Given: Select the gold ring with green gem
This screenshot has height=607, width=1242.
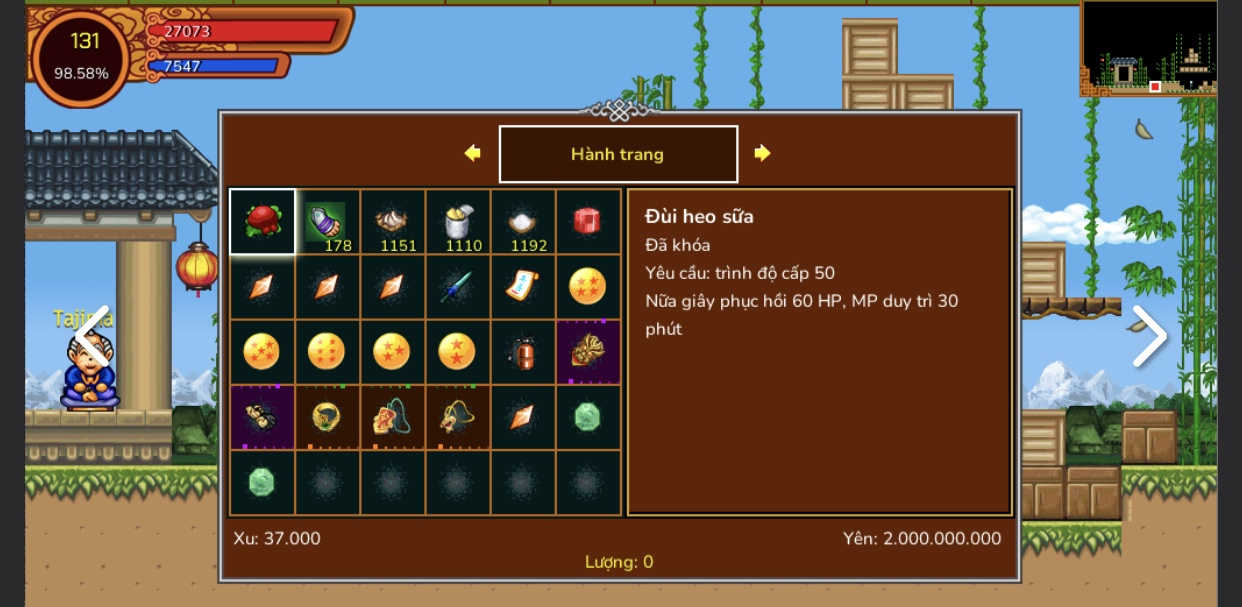Looking at the screenshot, I should pos(327,417).
